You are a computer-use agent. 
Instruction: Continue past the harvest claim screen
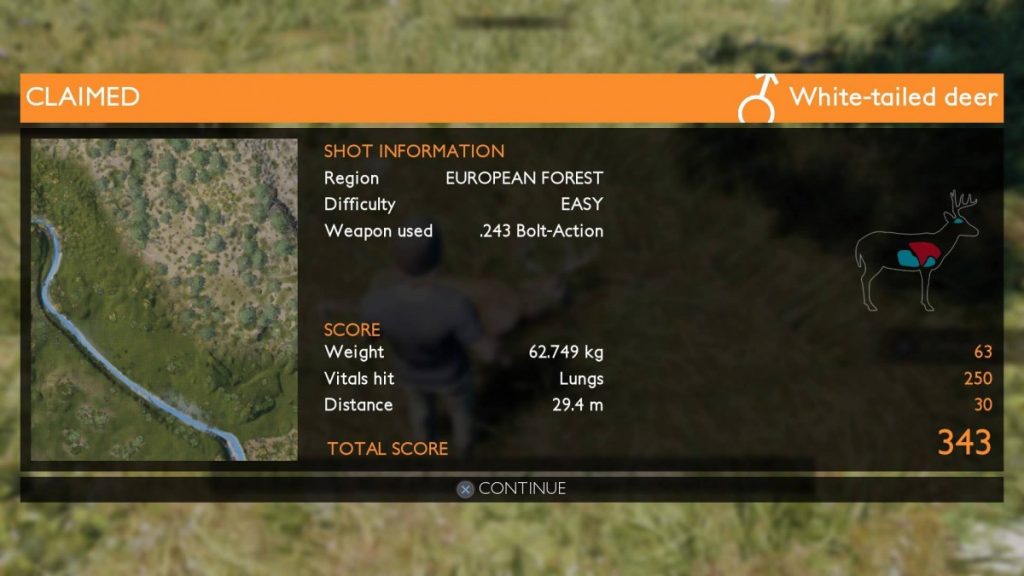[x=512, y=489]
